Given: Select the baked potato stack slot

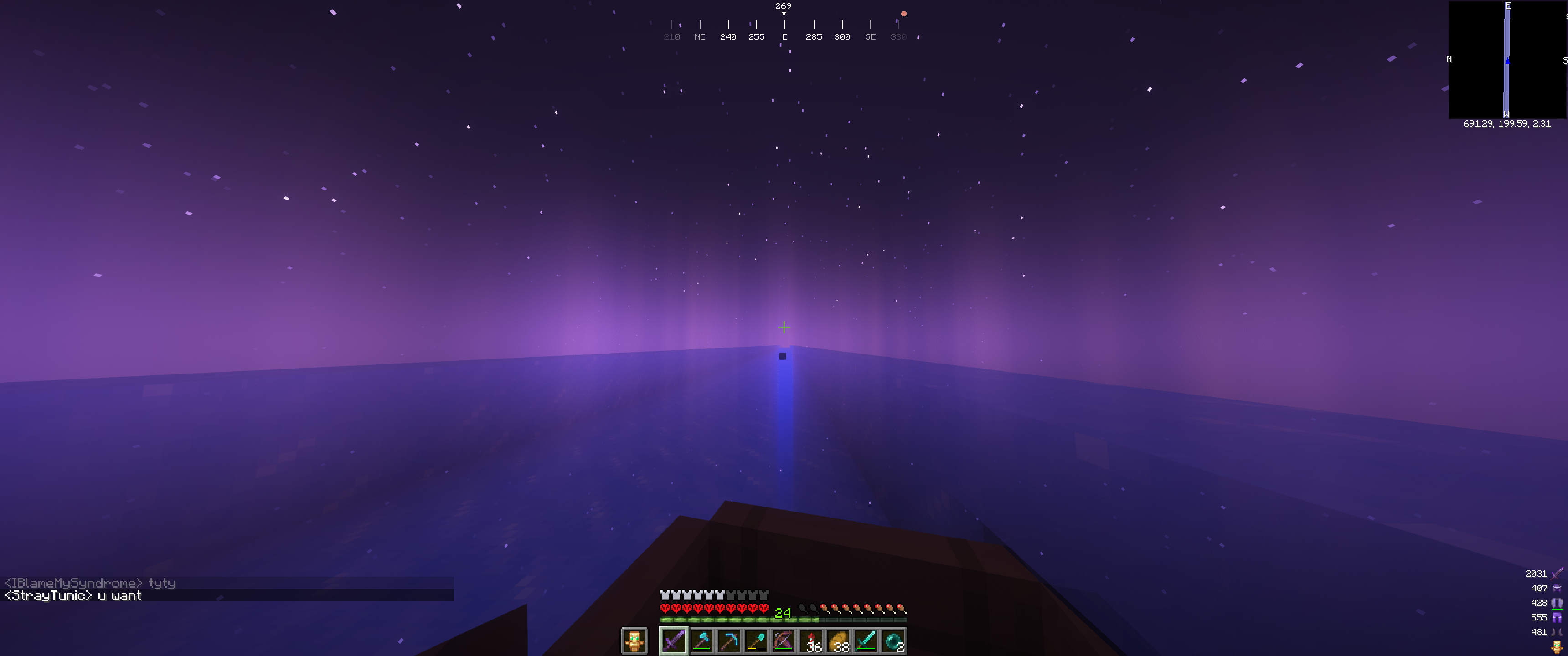Looking at the screenshot, I should click(839, 641).
